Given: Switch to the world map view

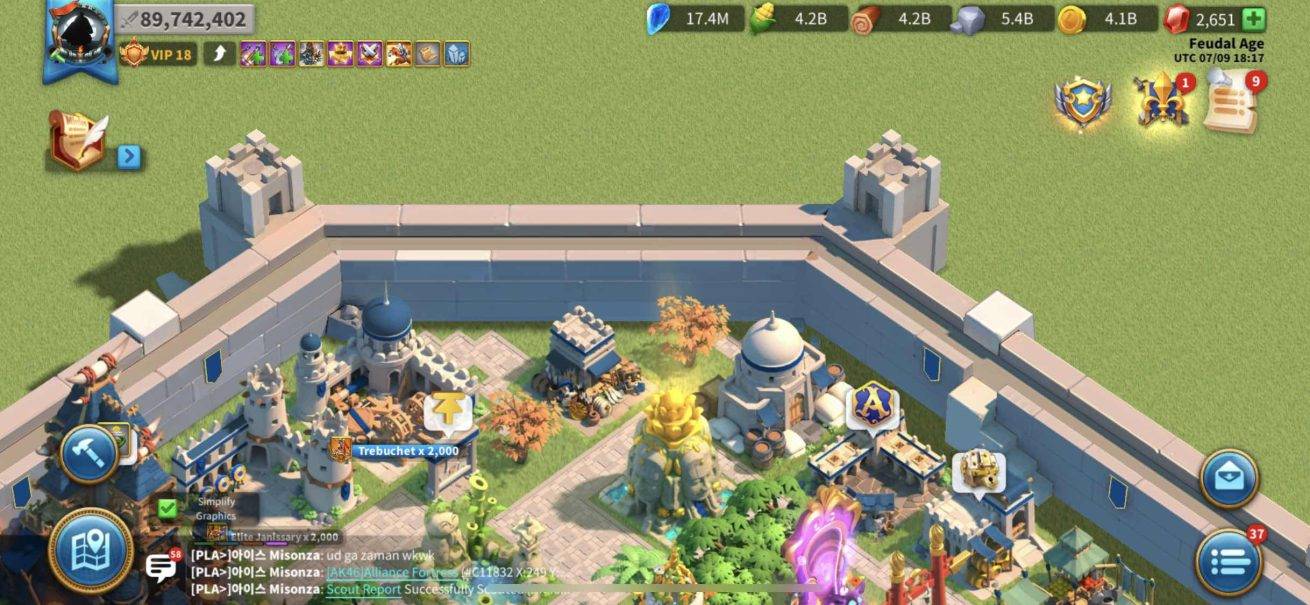Looking at the screenshot, I should click(90, 549).
